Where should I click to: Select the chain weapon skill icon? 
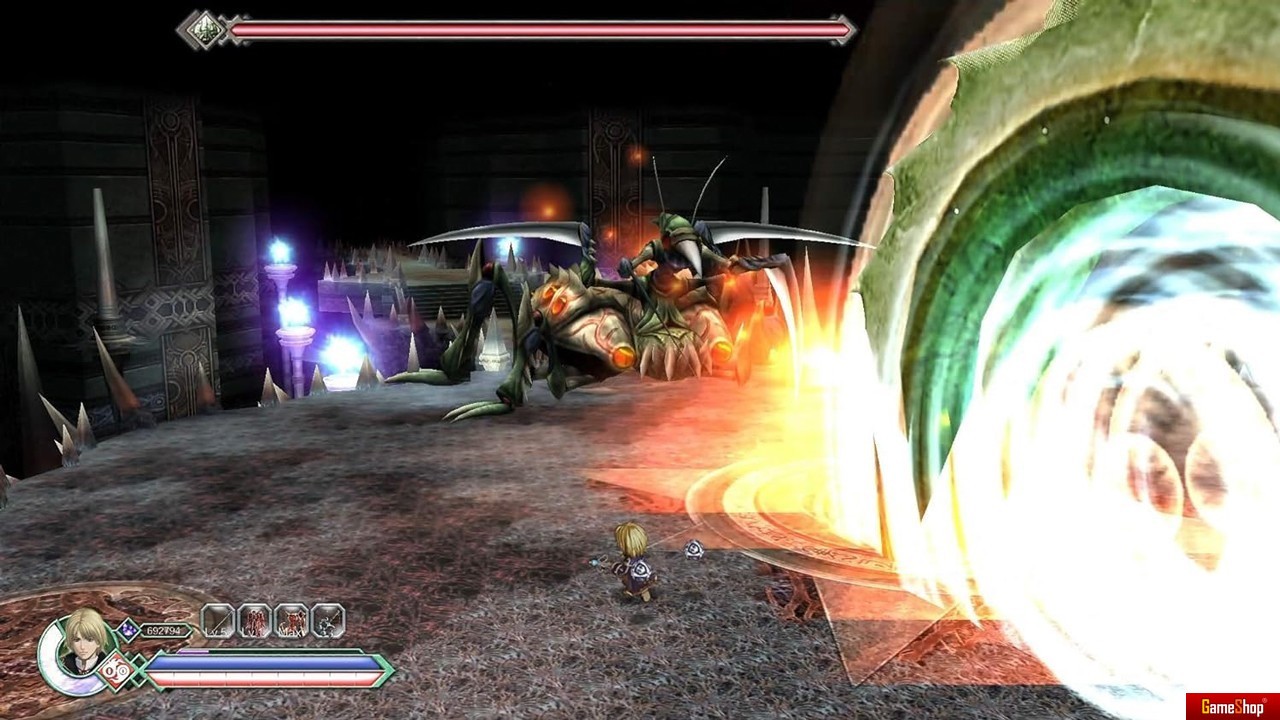[328, 621]
